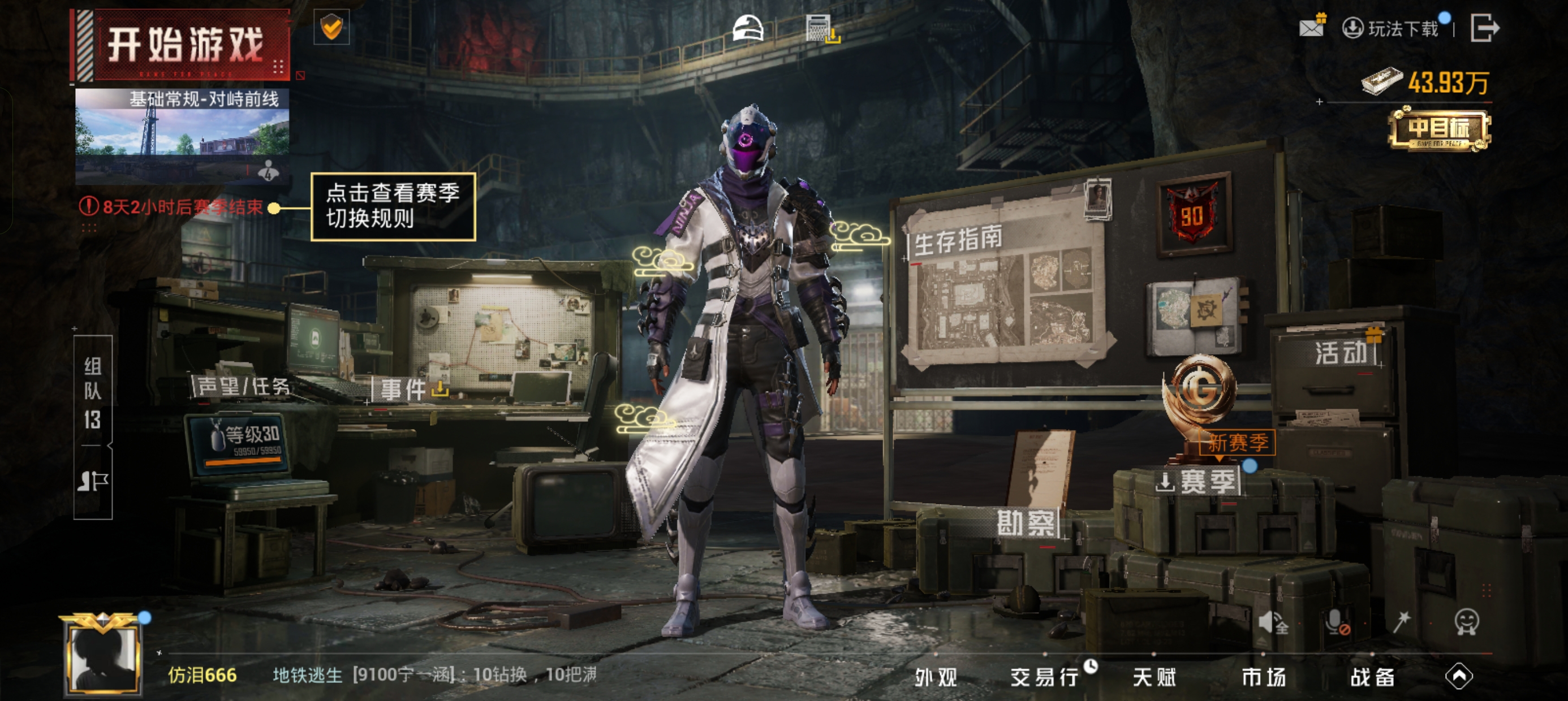Open the 中目标 gold badge
1568x701 pixels.
pos(1439,129)
